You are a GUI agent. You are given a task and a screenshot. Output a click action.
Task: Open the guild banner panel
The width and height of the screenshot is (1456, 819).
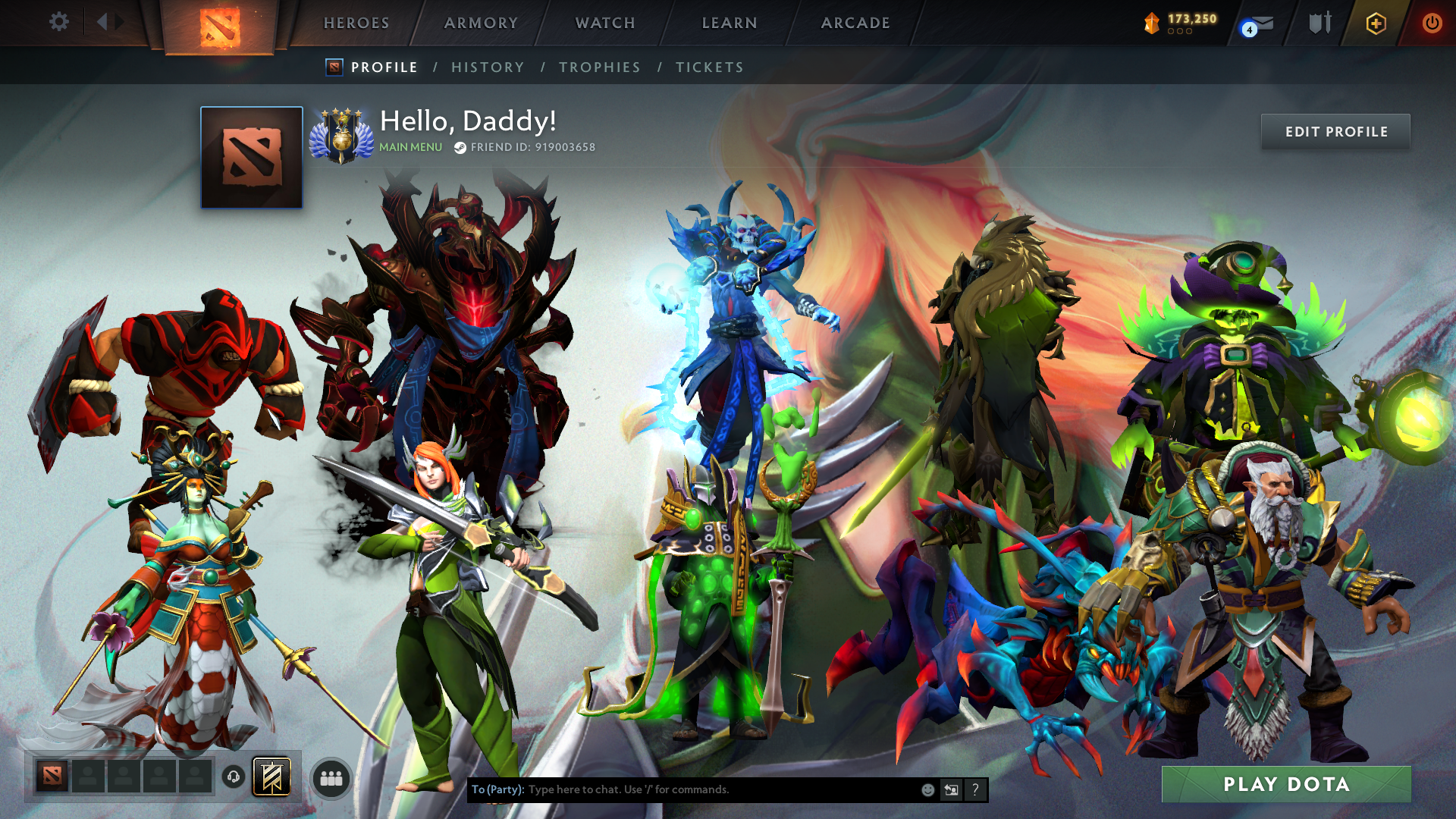pyautogui.click(x=271, y=776)
